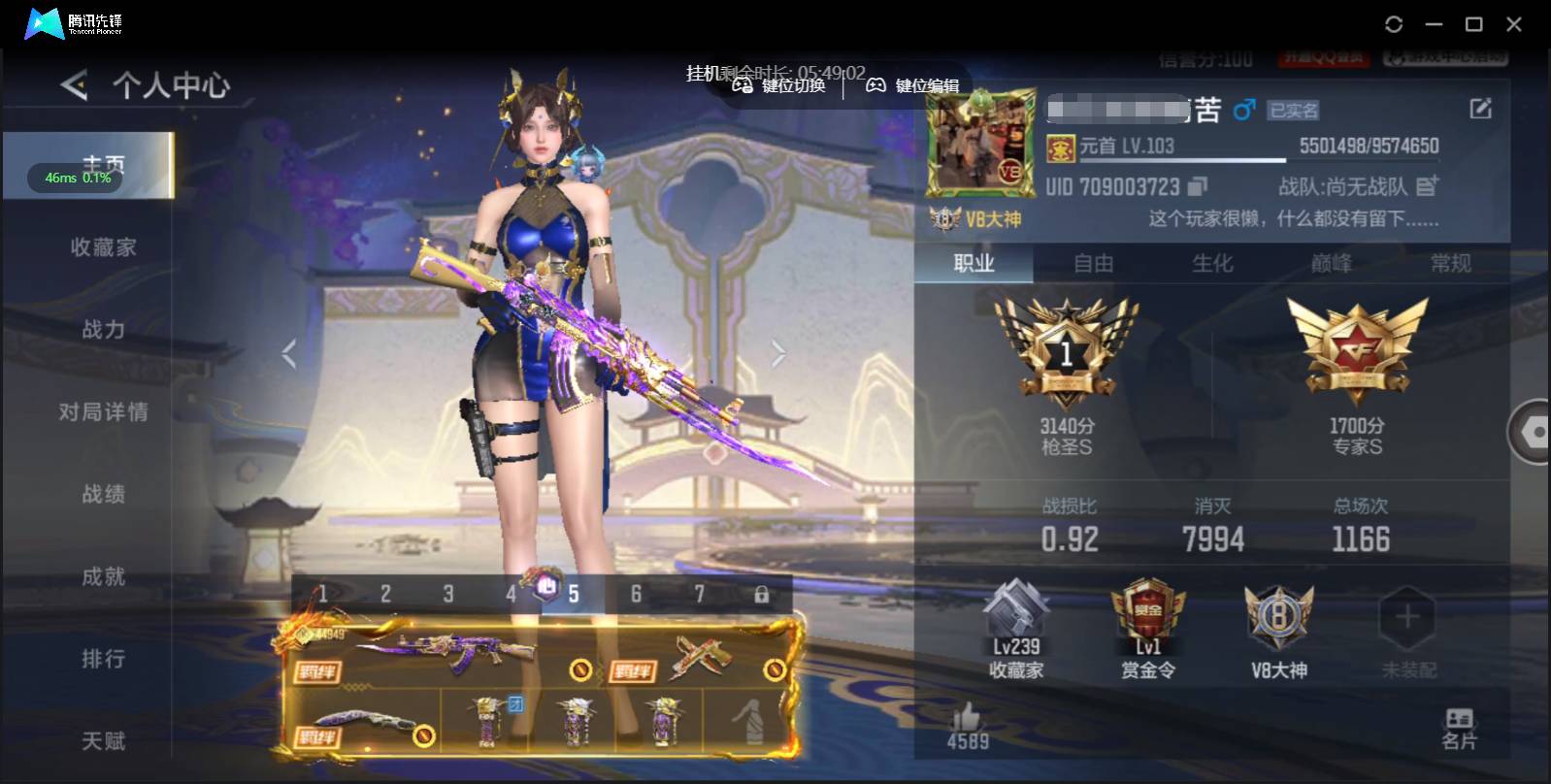Choose the 常规 stats tab
The height and width of the screenshot is (784, 1551).
[1450, 263]
